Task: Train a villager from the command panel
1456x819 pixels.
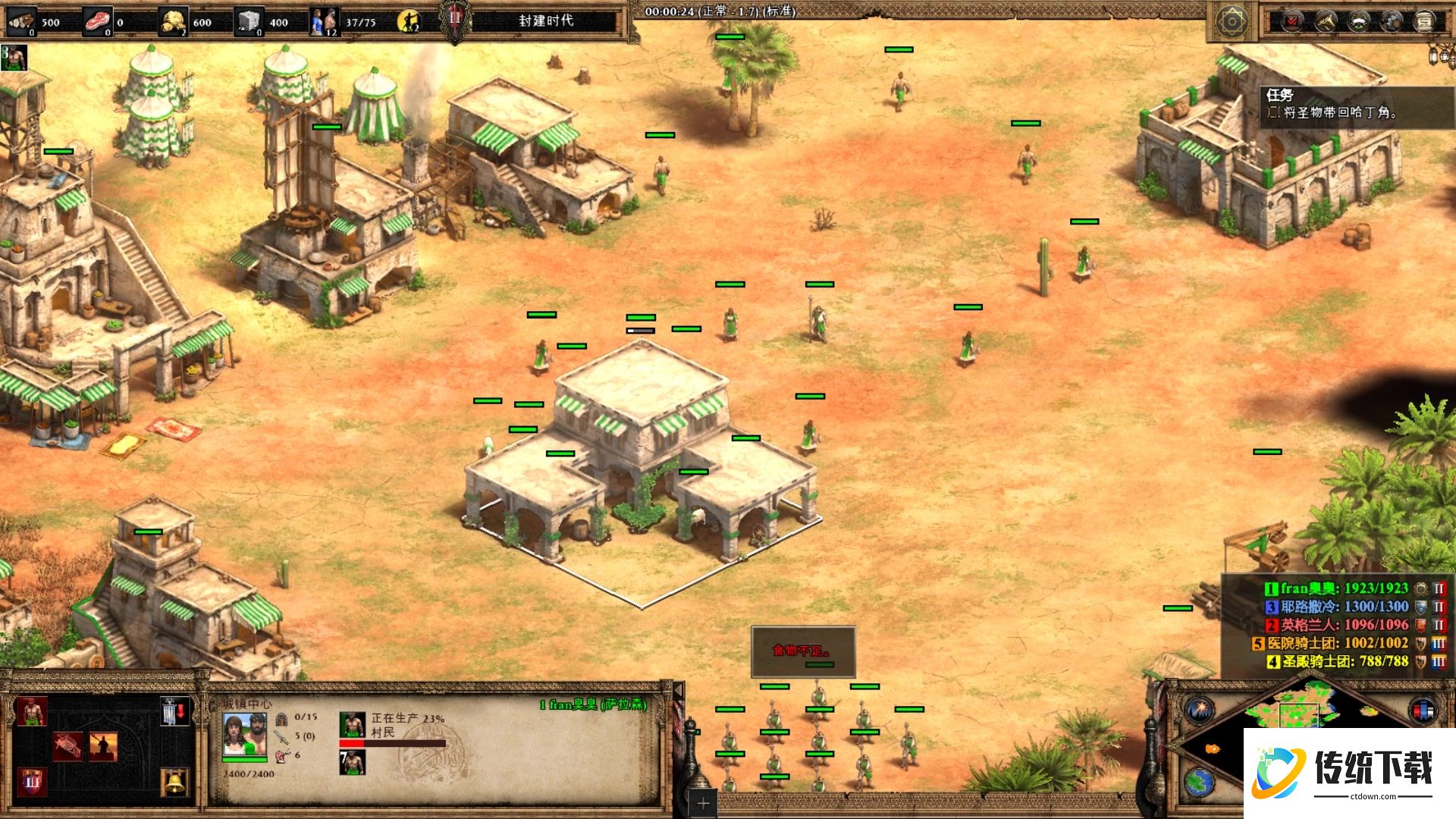Action: point(31,712)
